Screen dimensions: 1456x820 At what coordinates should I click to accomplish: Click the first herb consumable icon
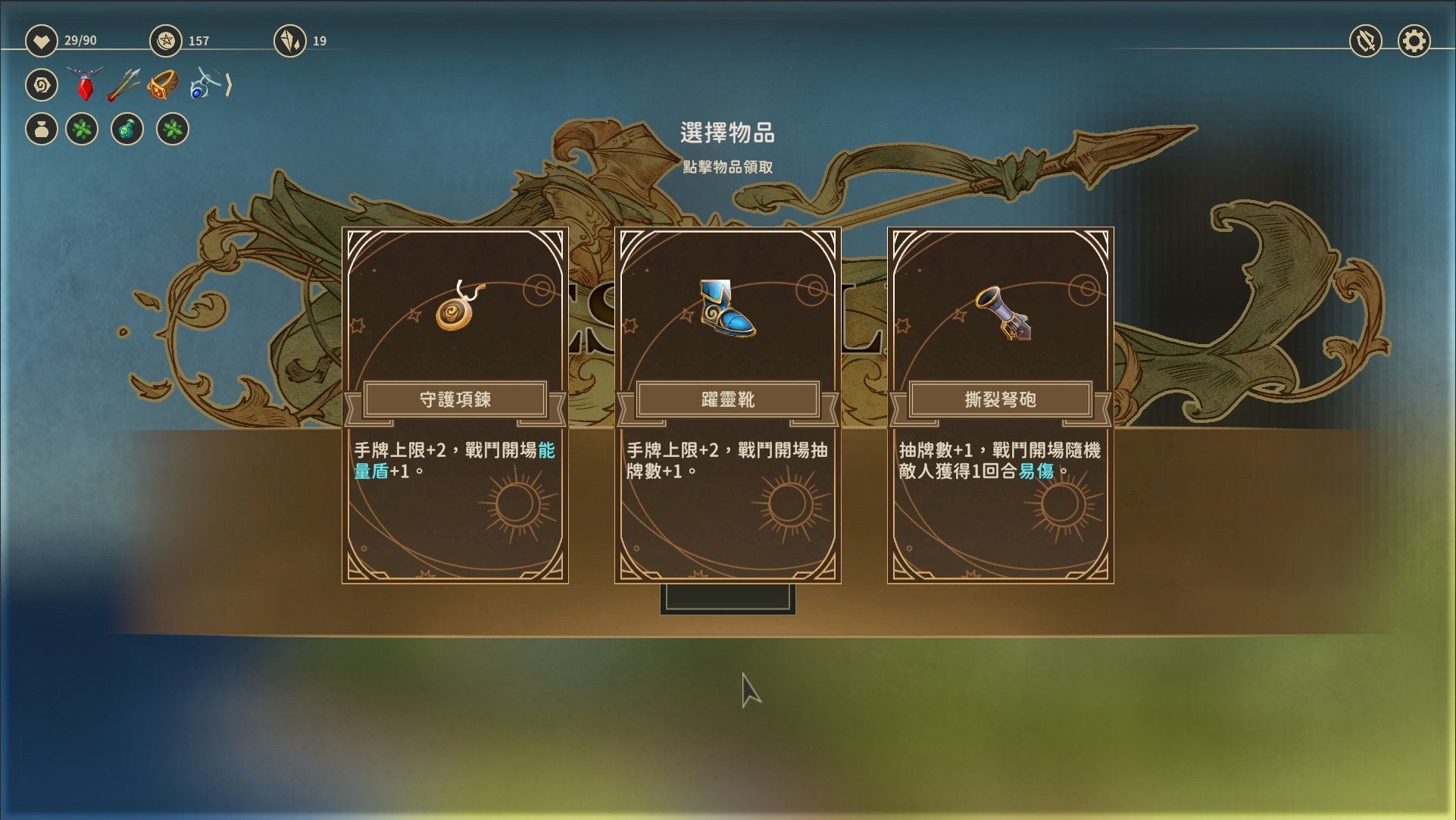(83, 130)
